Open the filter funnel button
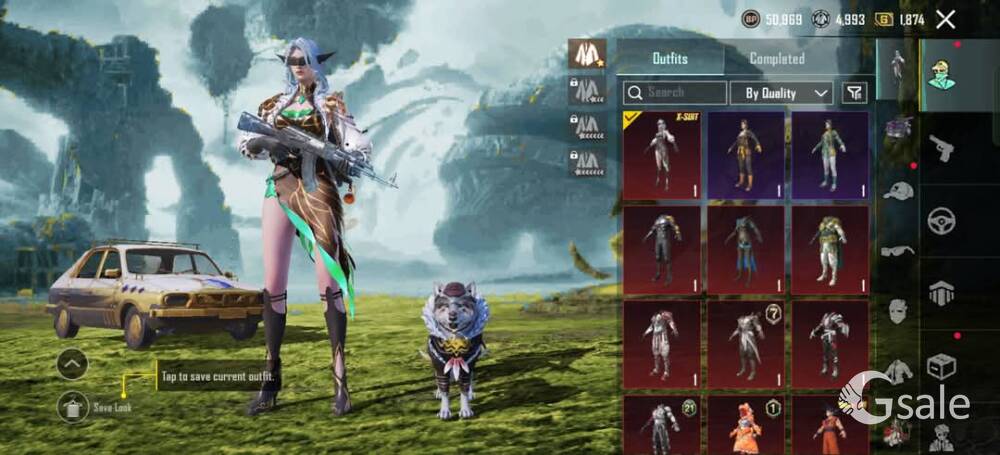Screen dimensions: 1000x455 tap(854, 93)
